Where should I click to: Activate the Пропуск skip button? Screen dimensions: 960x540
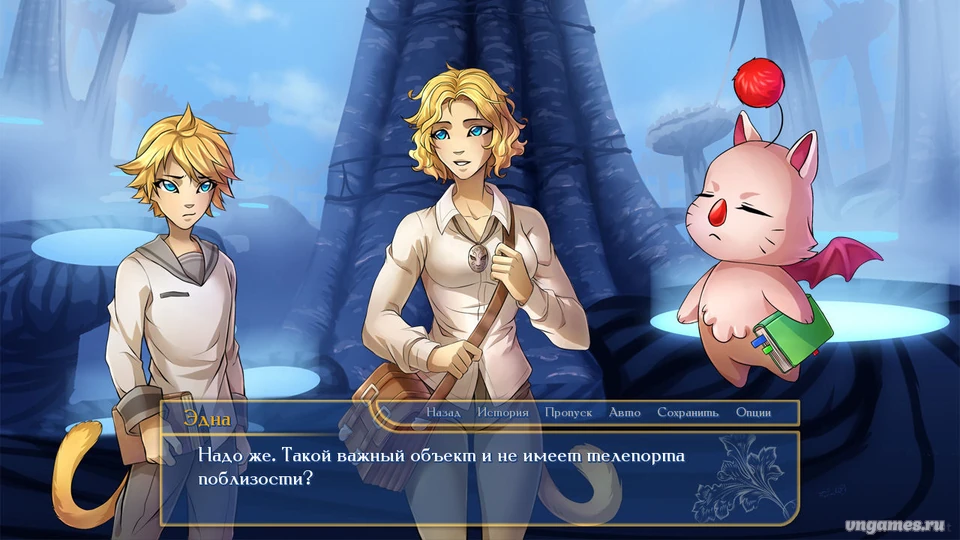click(569, 412)
